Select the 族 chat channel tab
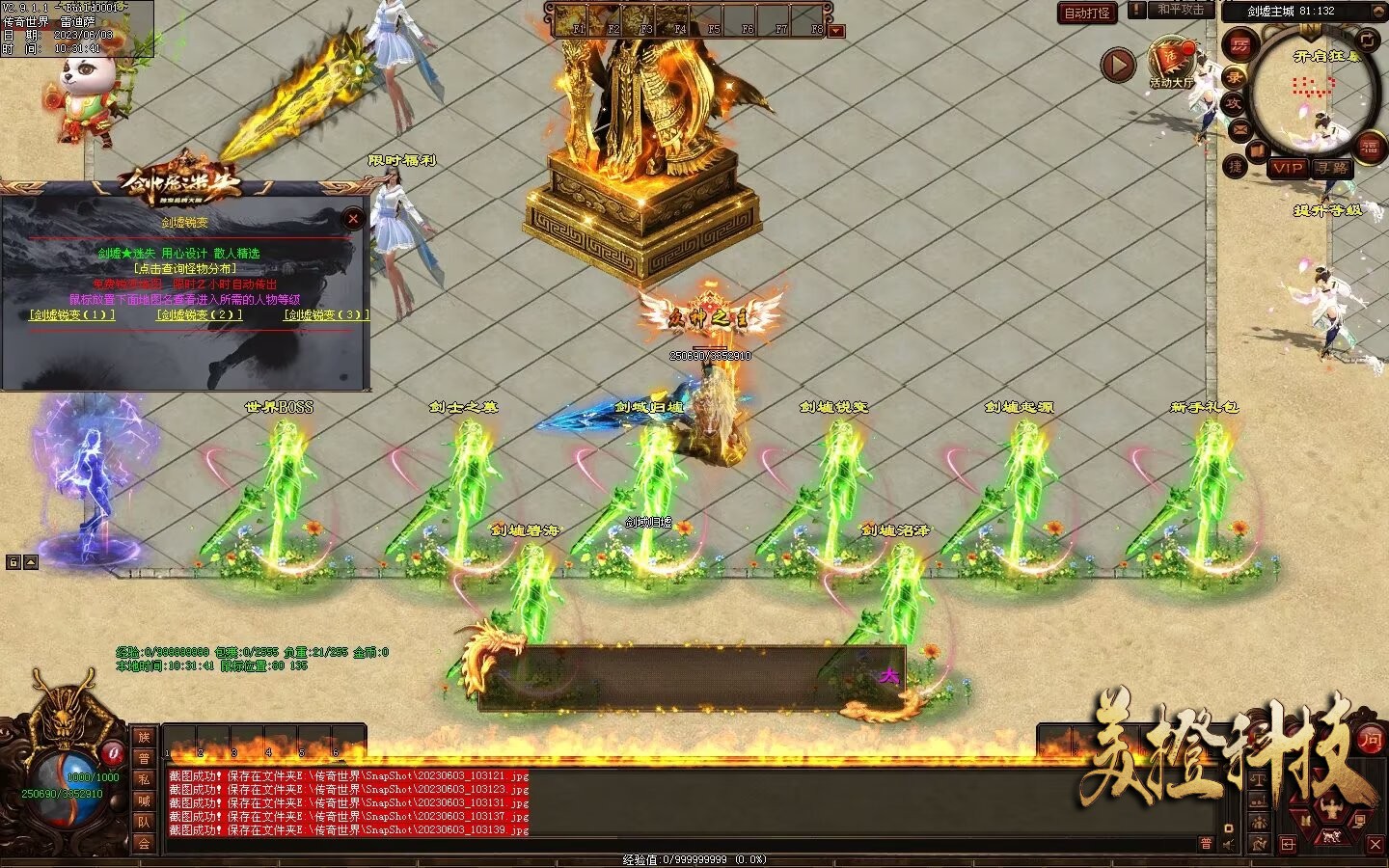This screenshot has height=868, width=1389. tap(144, 738)
